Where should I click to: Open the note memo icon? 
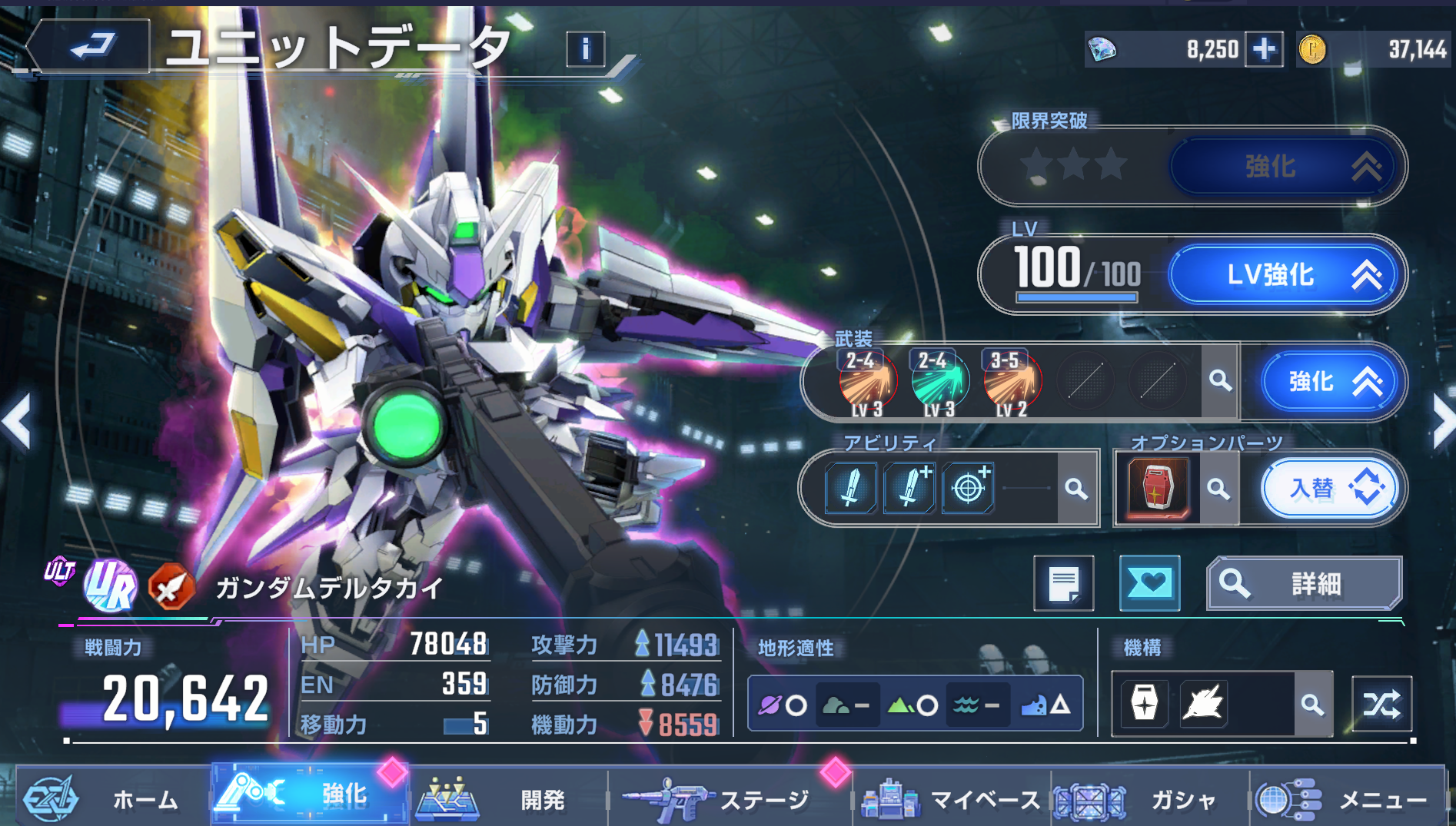[x=1064, y=584]
